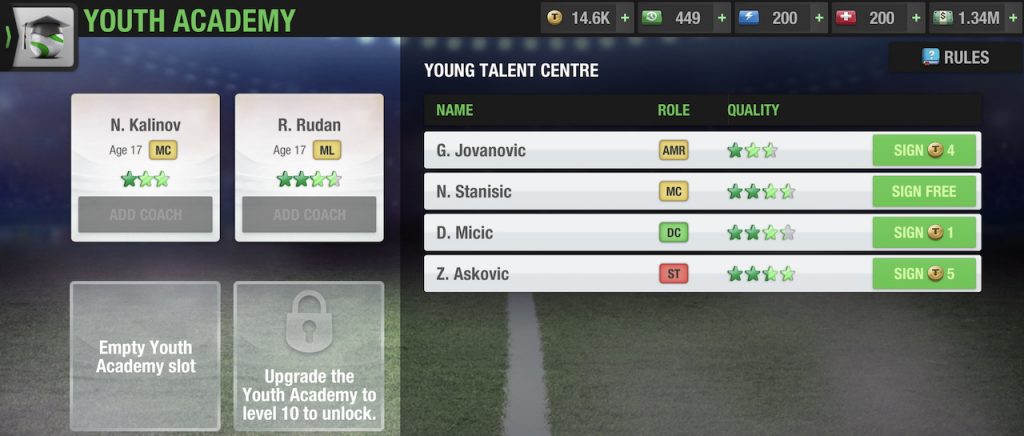Sign D. Micic for 1 token
Image resolution: width=1024 pixels, height=436 pixels.
[x=924, y=232]
